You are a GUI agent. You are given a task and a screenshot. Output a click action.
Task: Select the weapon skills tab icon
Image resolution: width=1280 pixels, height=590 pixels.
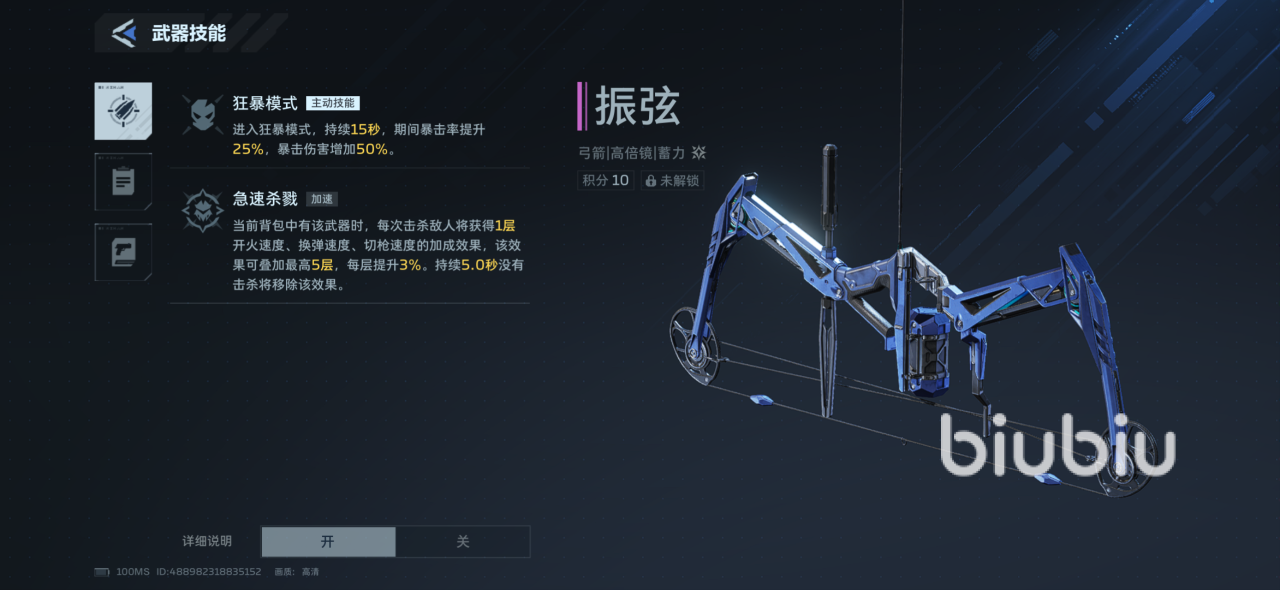tap(123, 111)
